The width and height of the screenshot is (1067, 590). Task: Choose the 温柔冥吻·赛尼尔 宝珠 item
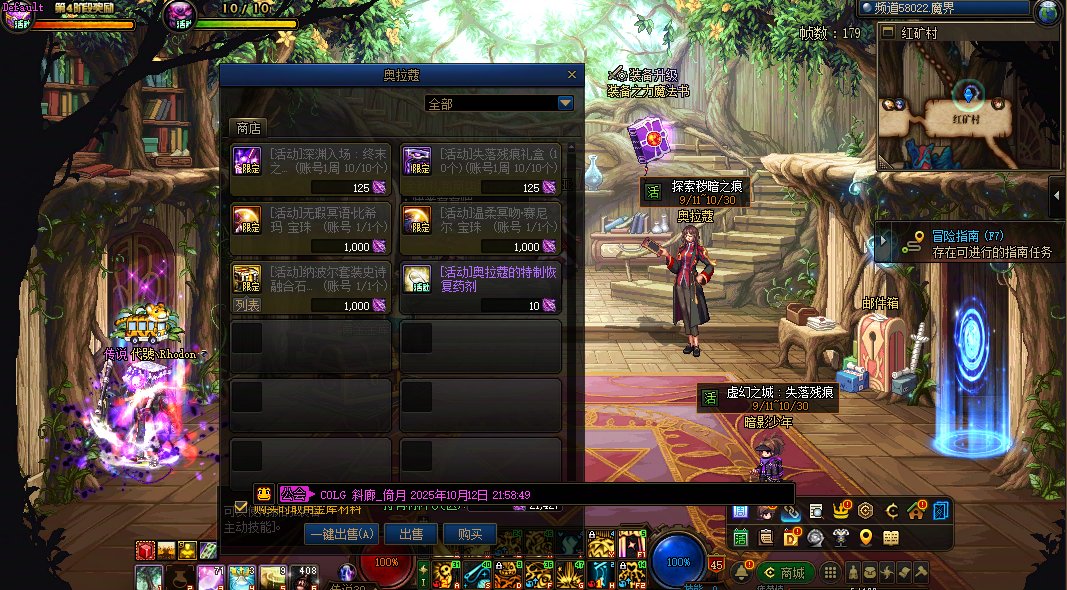tap(480, 229)
